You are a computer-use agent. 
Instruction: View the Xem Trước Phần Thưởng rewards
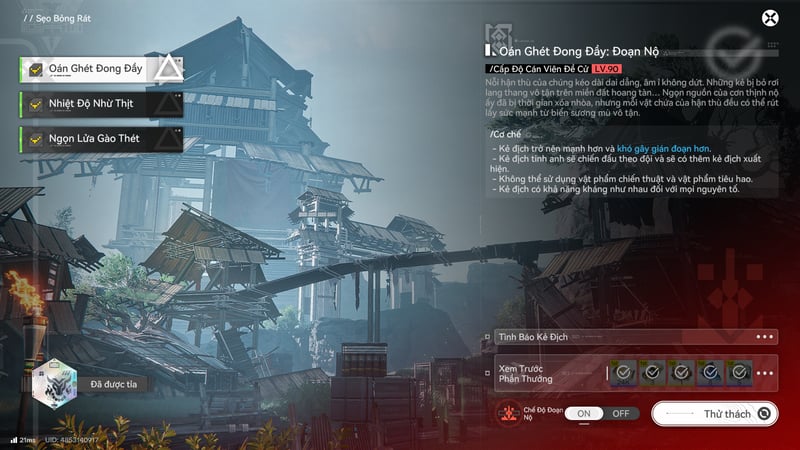(629, 374)
